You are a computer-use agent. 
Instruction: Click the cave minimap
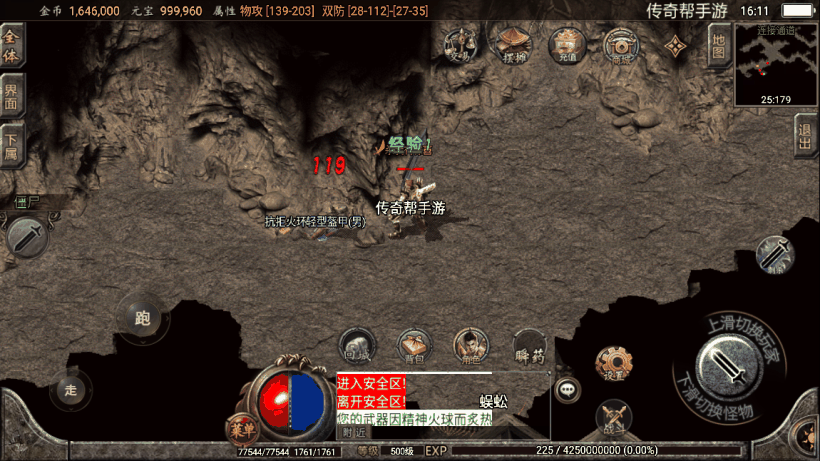pos(776,64)
